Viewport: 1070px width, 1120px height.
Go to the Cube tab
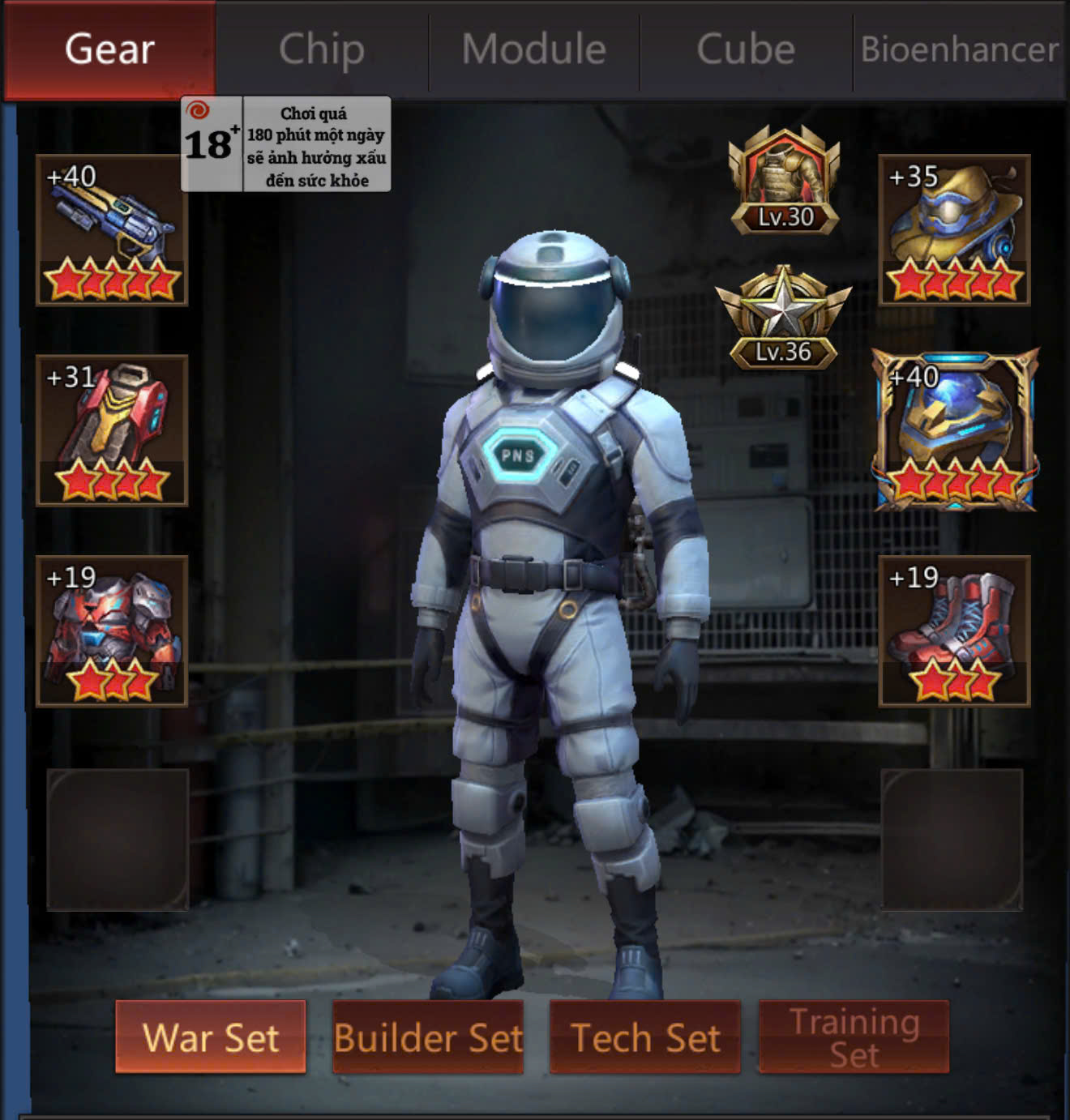pos(746,49)
